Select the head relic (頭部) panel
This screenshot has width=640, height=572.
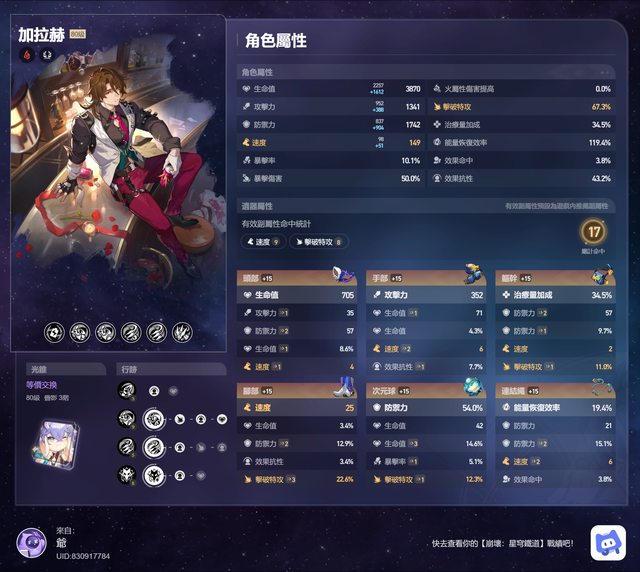(297, 322)
